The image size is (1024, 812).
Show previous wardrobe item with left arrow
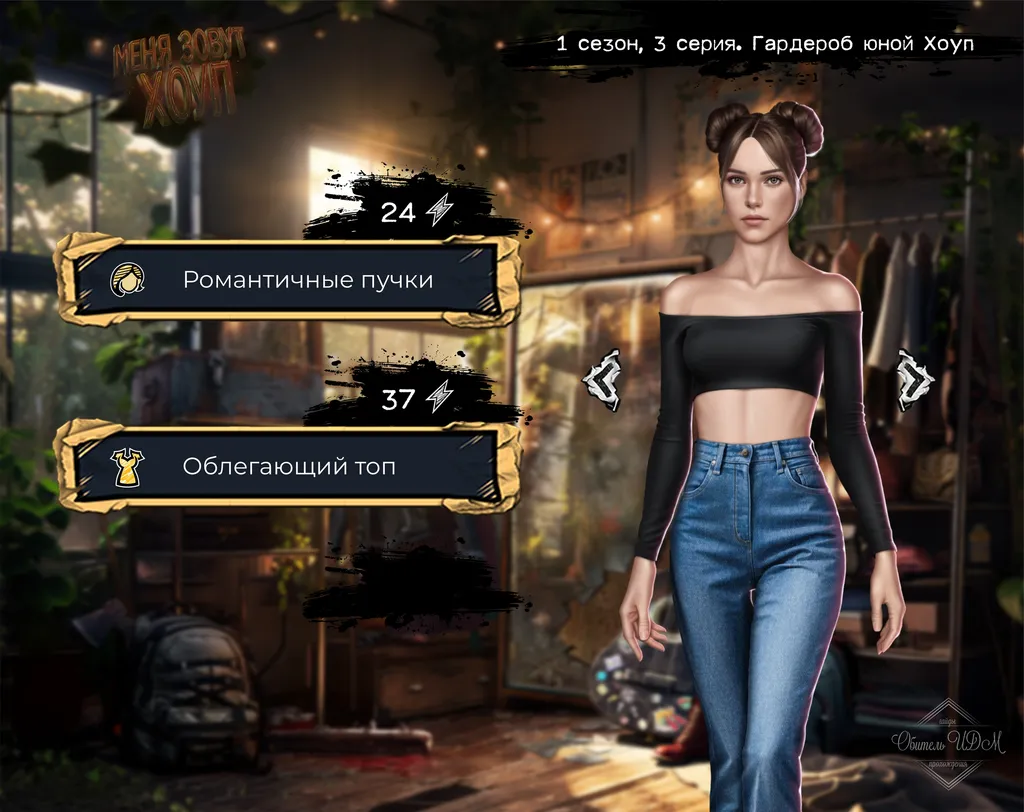[603, 380]
